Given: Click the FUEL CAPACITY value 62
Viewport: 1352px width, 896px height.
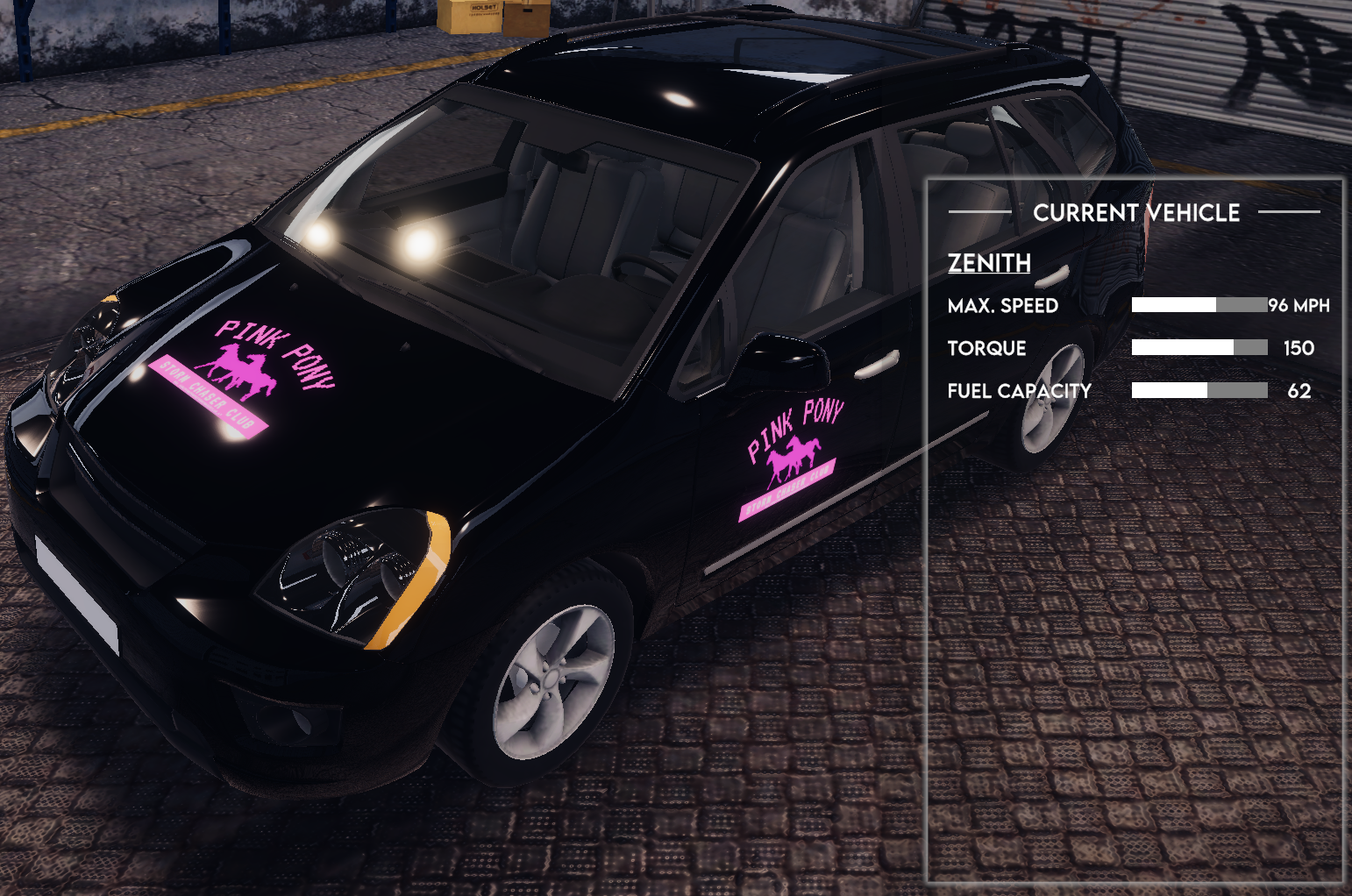Looking at the screenshot, I should point(1301,391).
